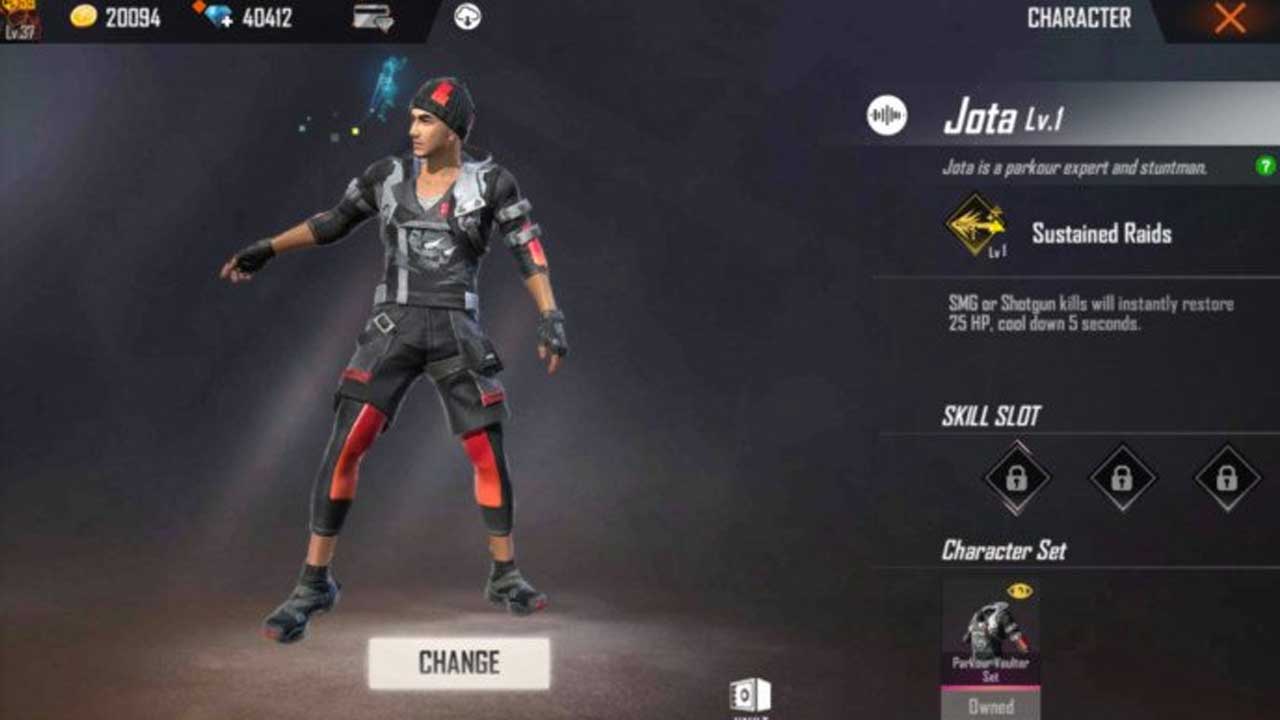The image size is (1280, 720).
Task: Click the player avatar at top left
Action: [20, 20]
